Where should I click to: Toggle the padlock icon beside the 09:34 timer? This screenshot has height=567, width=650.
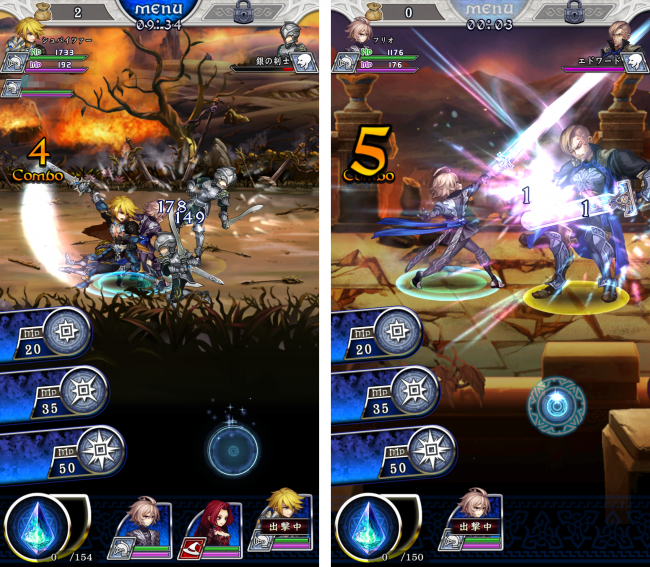point(244,13)
